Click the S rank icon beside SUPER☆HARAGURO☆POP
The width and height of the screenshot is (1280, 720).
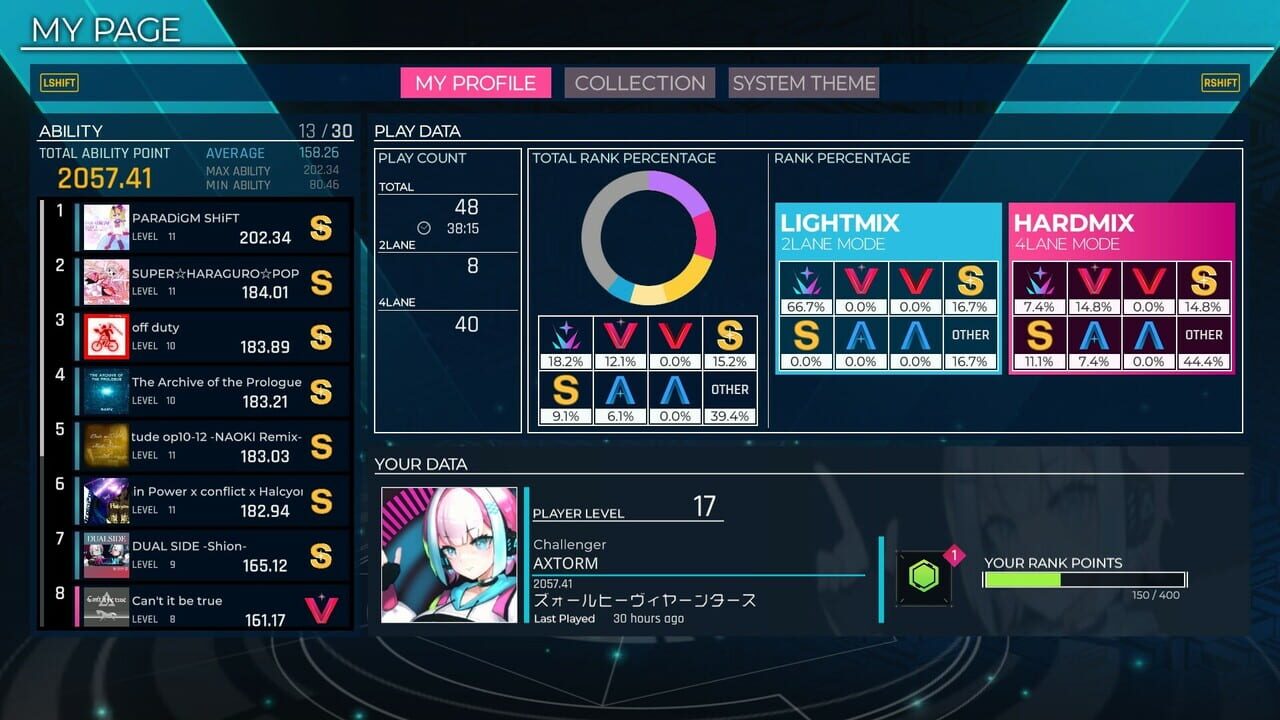pos(322,283)
